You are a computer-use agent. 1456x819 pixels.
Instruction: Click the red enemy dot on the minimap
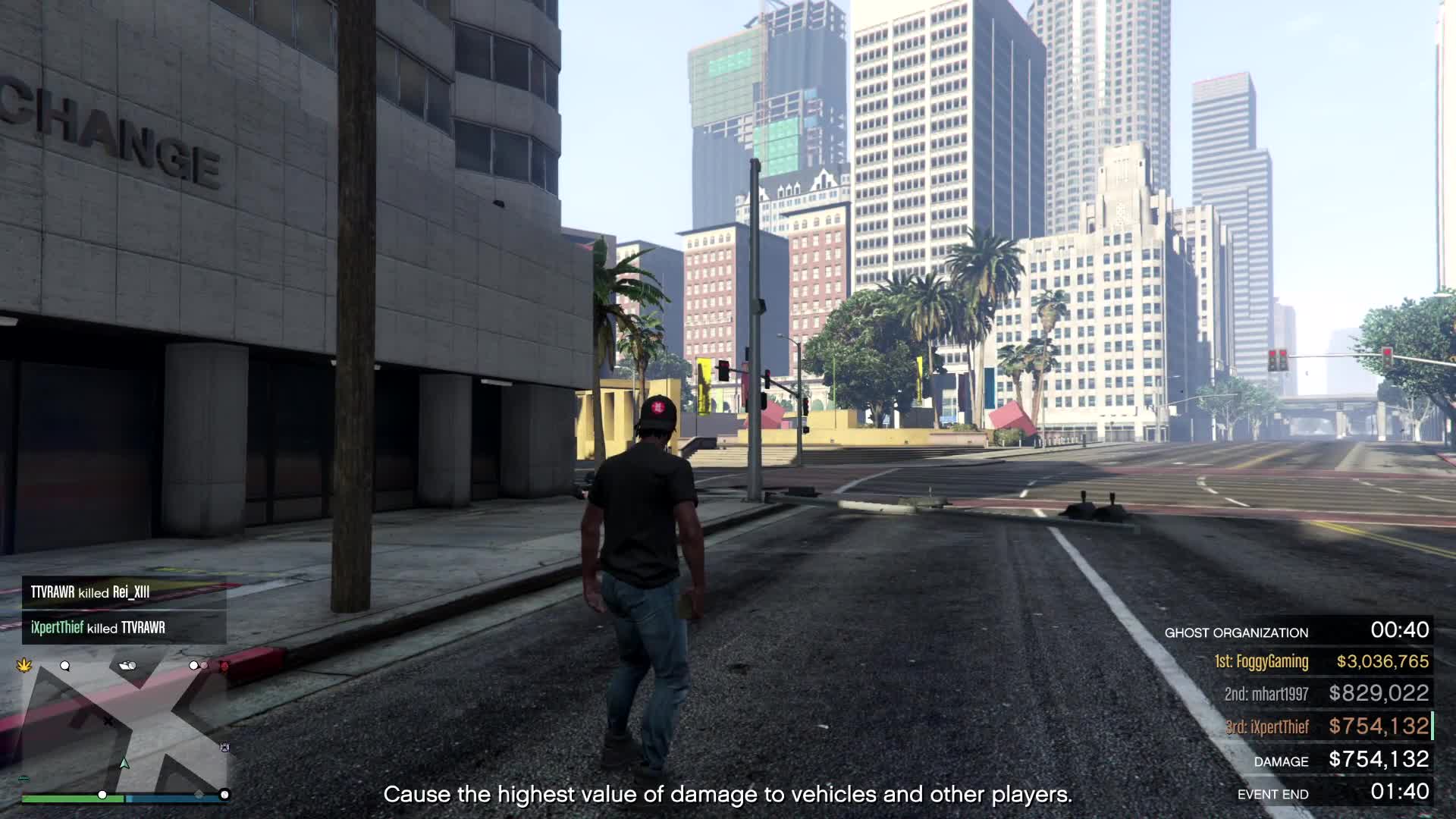[x=224, y=665]
